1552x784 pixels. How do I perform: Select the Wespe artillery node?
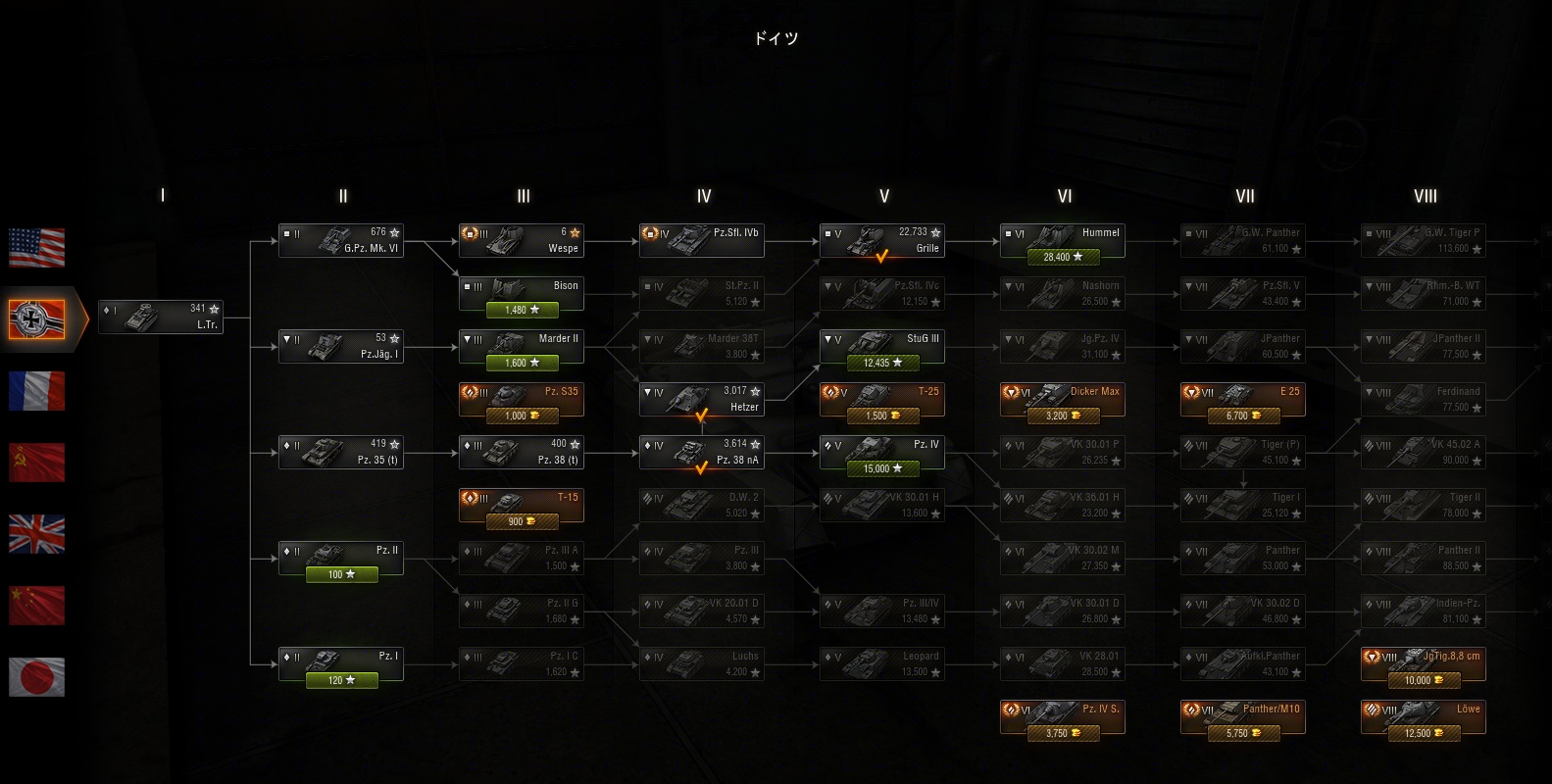pyautogui.click(x=522, y=240)
